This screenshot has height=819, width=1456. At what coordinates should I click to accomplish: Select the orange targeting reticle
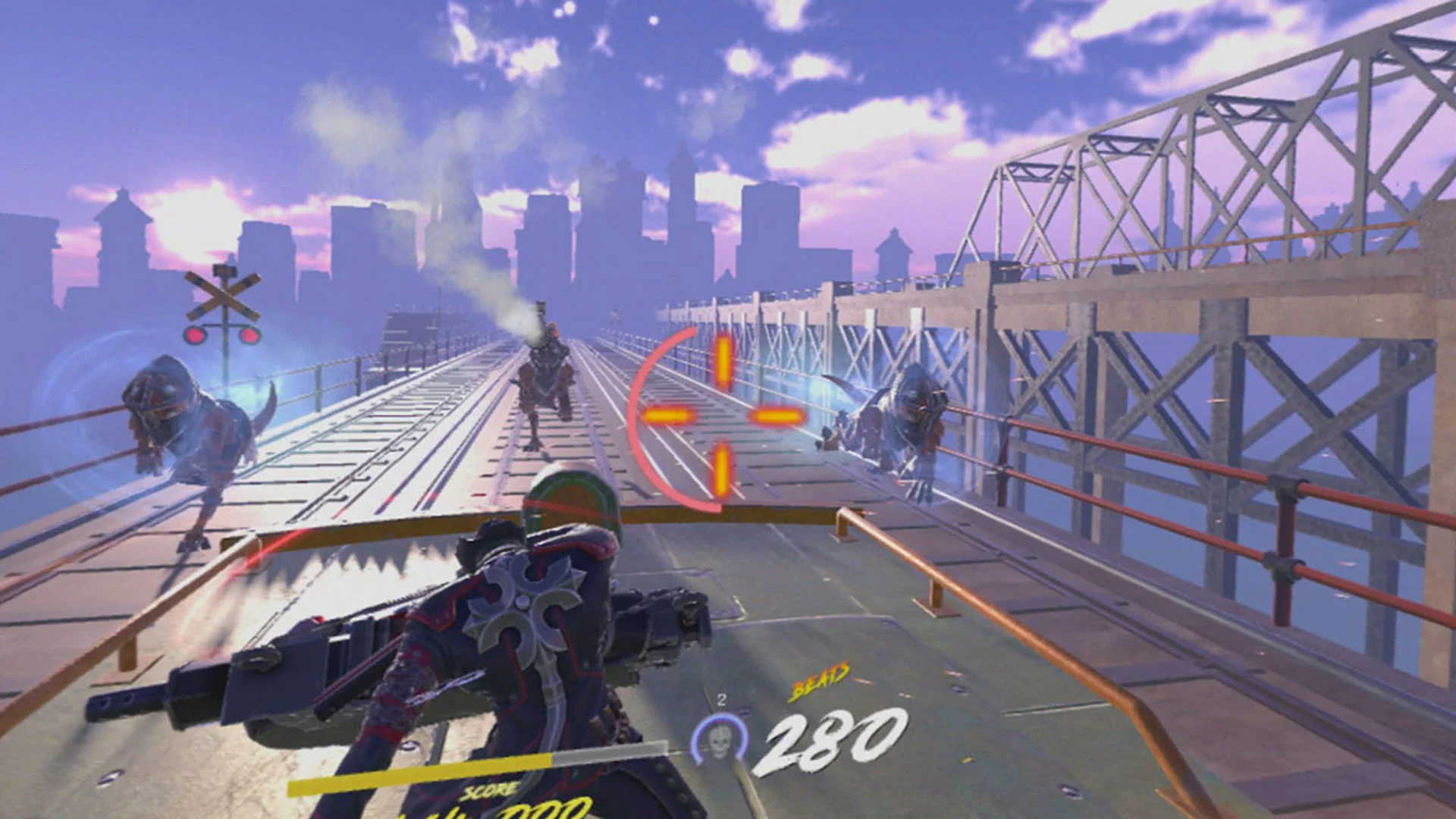pos(724,416)
